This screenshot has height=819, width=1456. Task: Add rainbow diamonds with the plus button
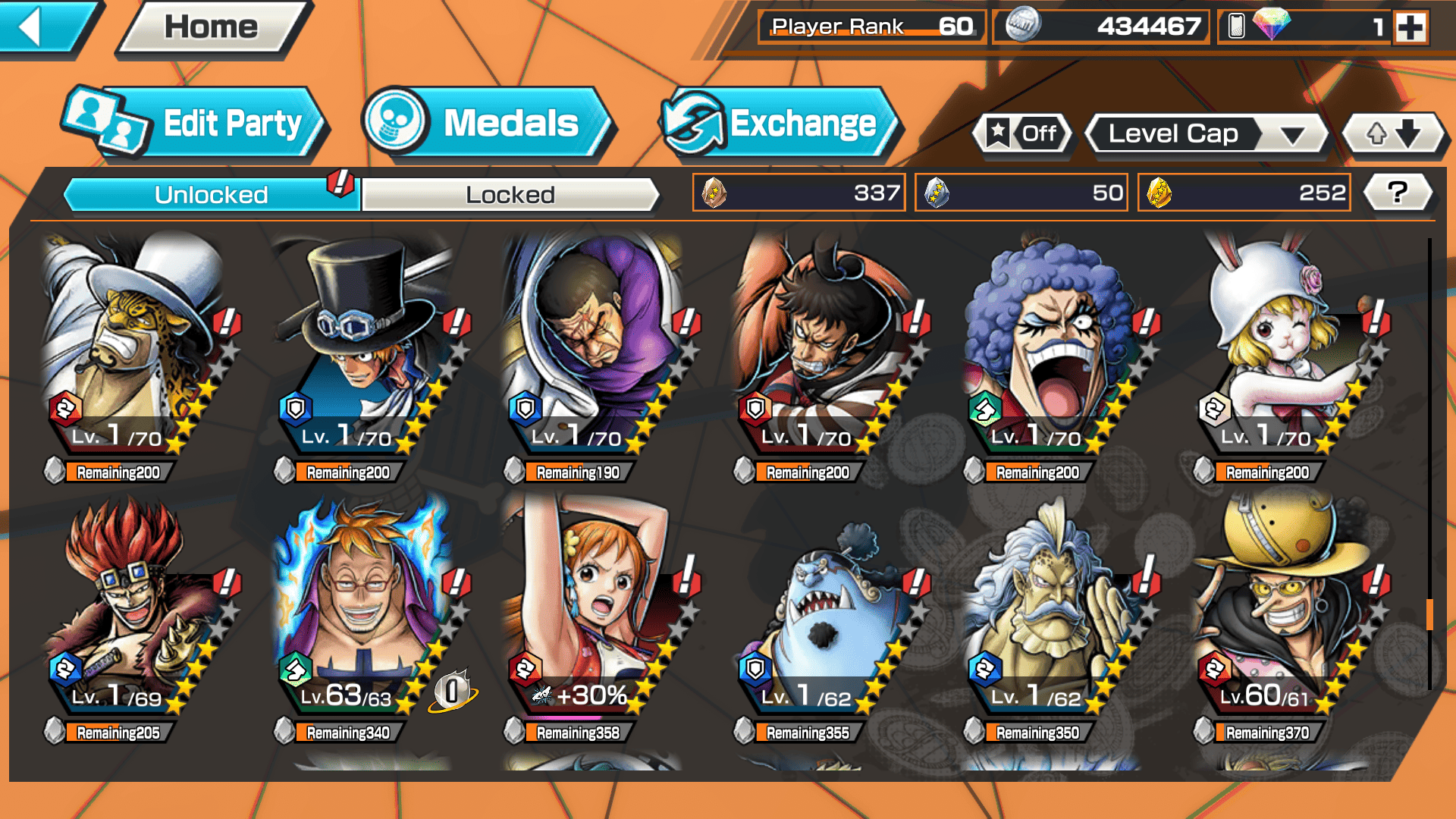1410,27
